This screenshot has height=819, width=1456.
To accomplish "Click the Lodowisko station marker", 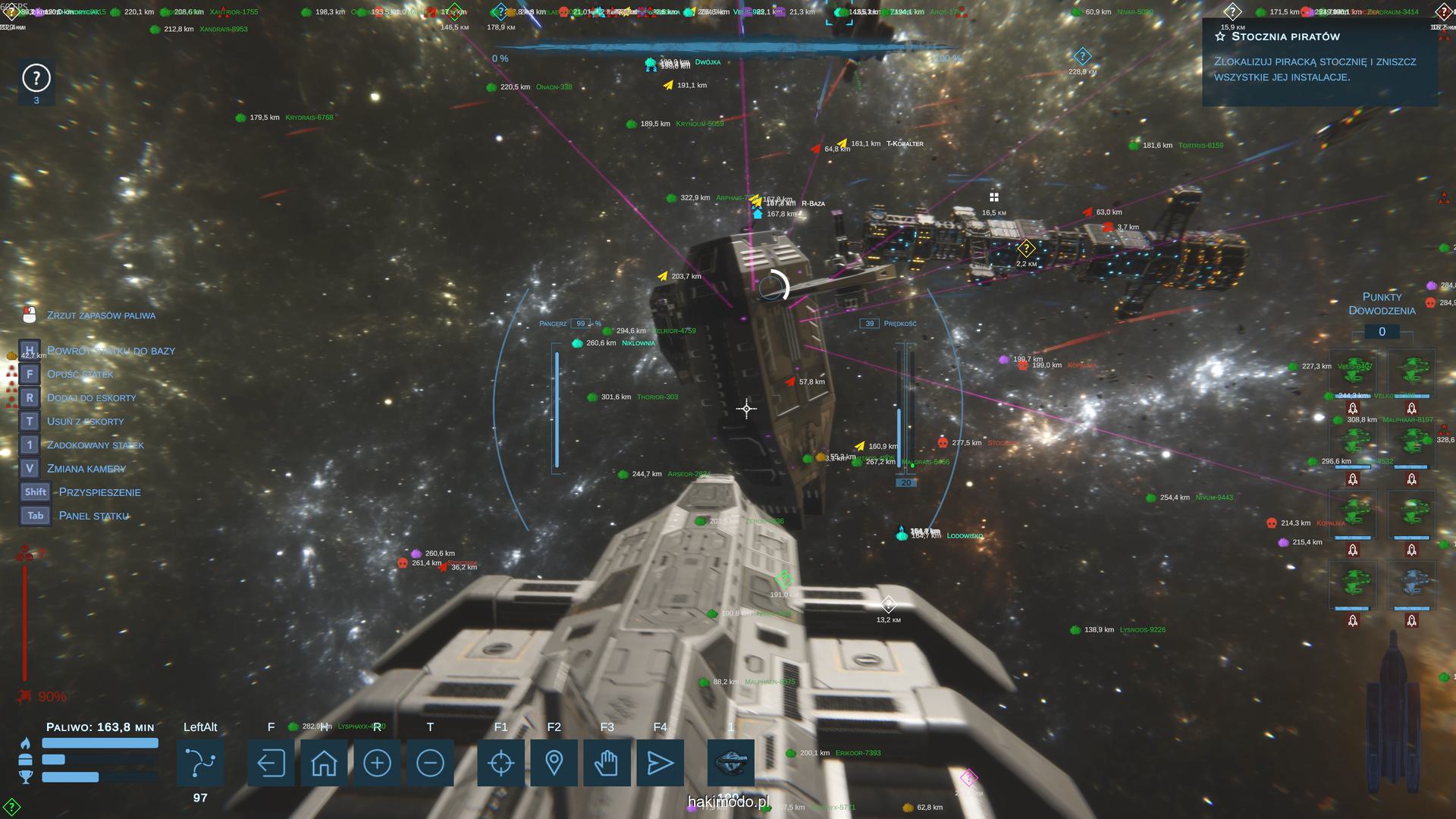I will (902, 535).
